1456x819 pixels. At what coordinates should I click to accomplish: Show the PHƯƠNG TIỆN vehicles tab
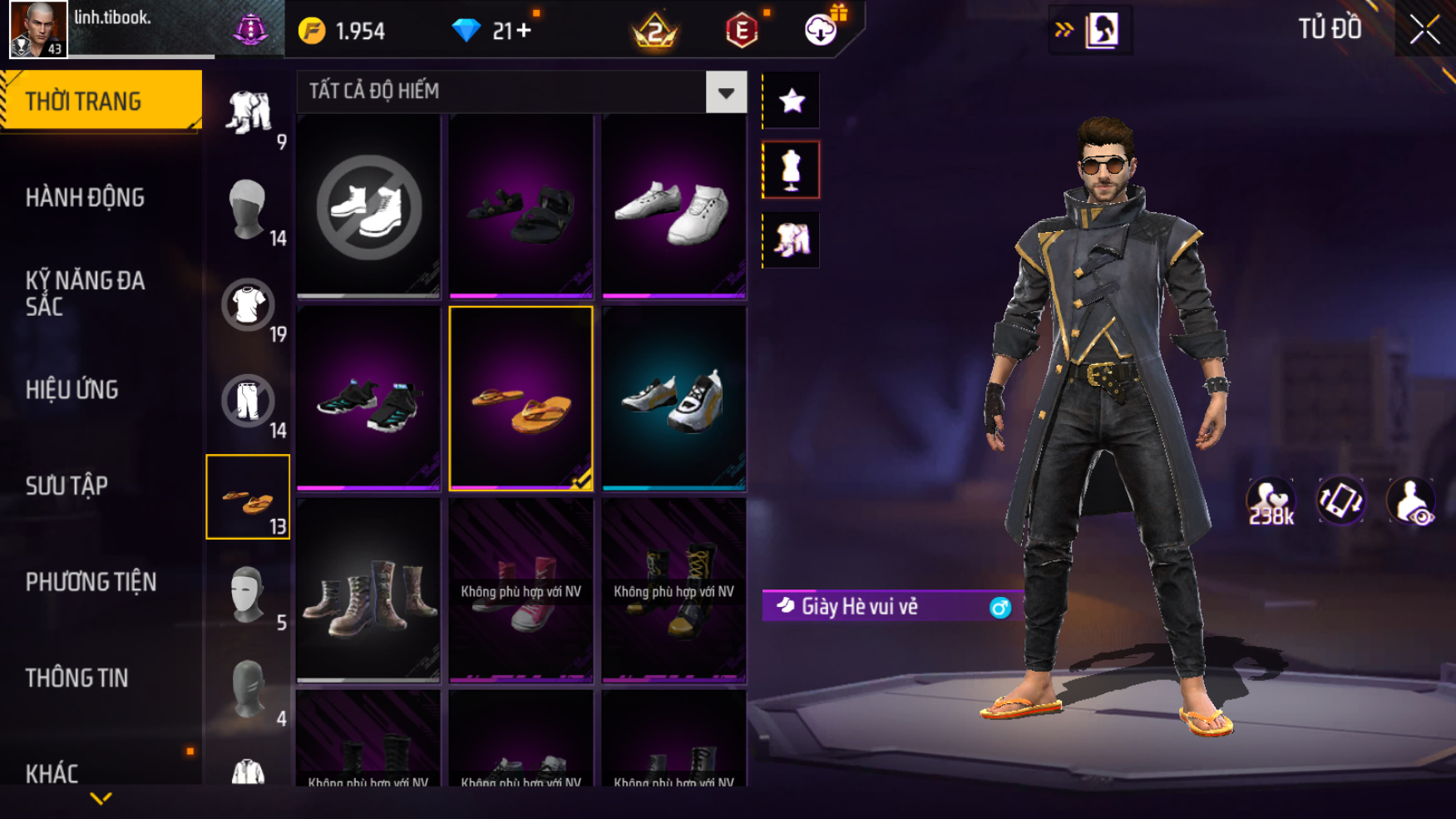pos(91,582)
